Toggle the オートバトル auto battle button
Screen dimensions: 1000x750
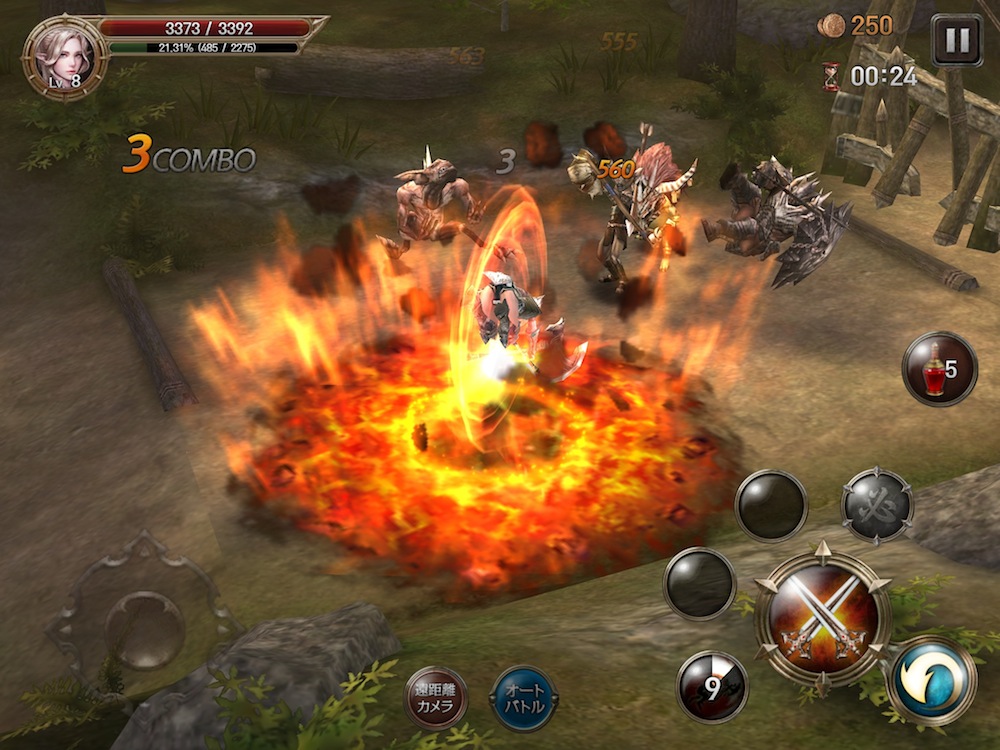(524, 697)
